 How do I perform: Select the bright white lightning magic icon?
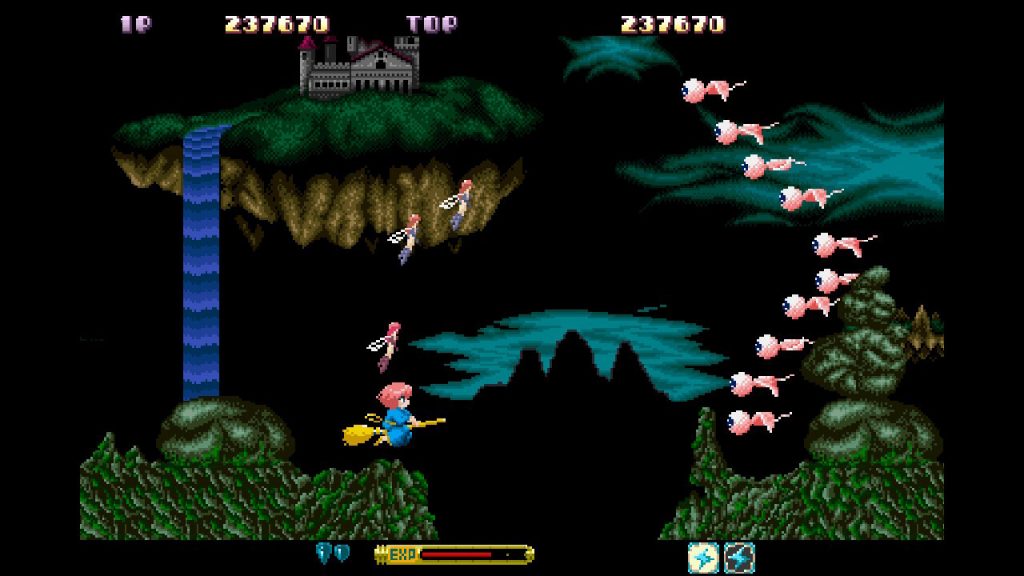click(x=703, y=557)
